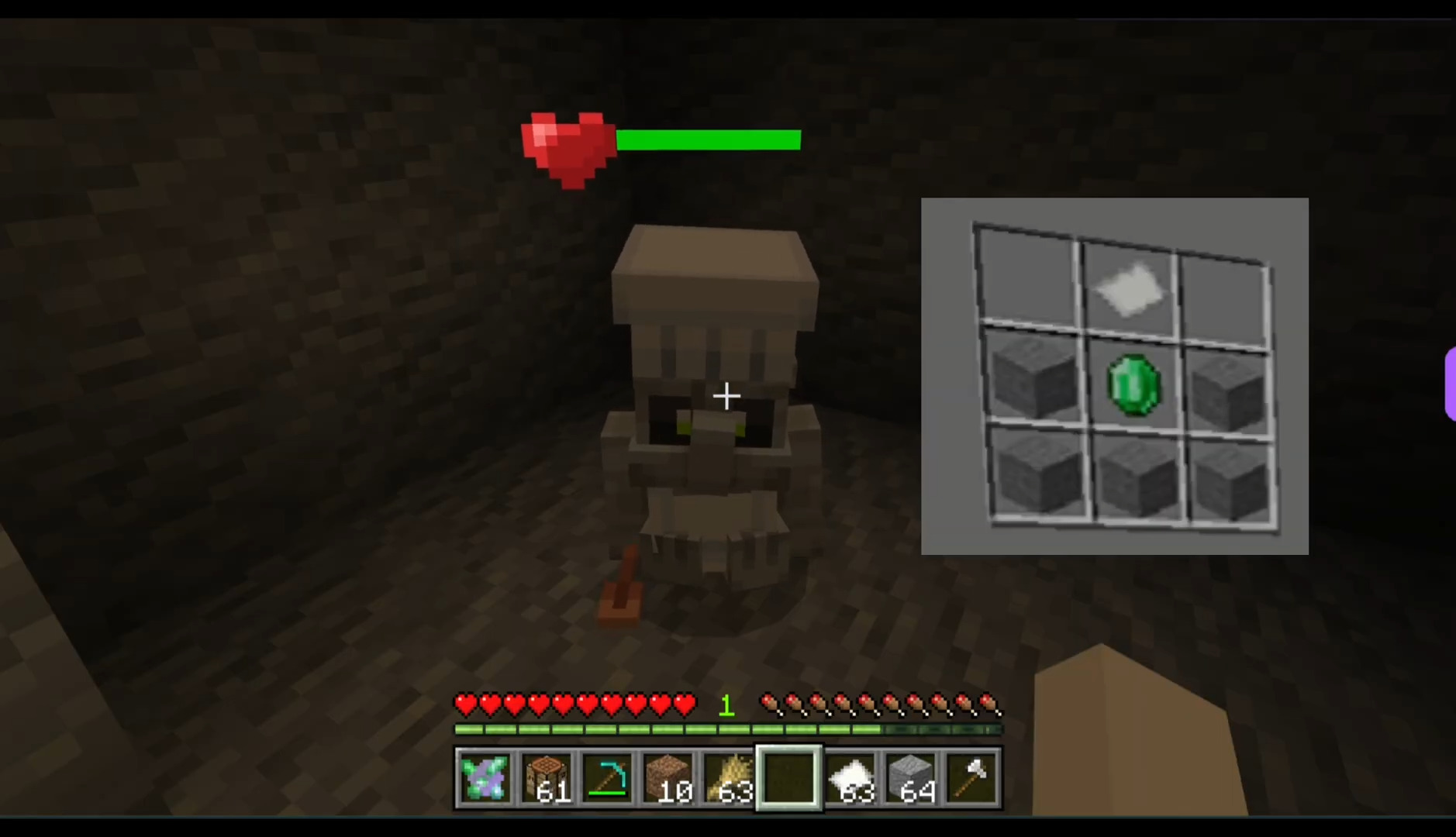Screen dimensions: 1456x837
Task: Click the empty highlighted hotbar slot
Action: click(x=789, y=778)
